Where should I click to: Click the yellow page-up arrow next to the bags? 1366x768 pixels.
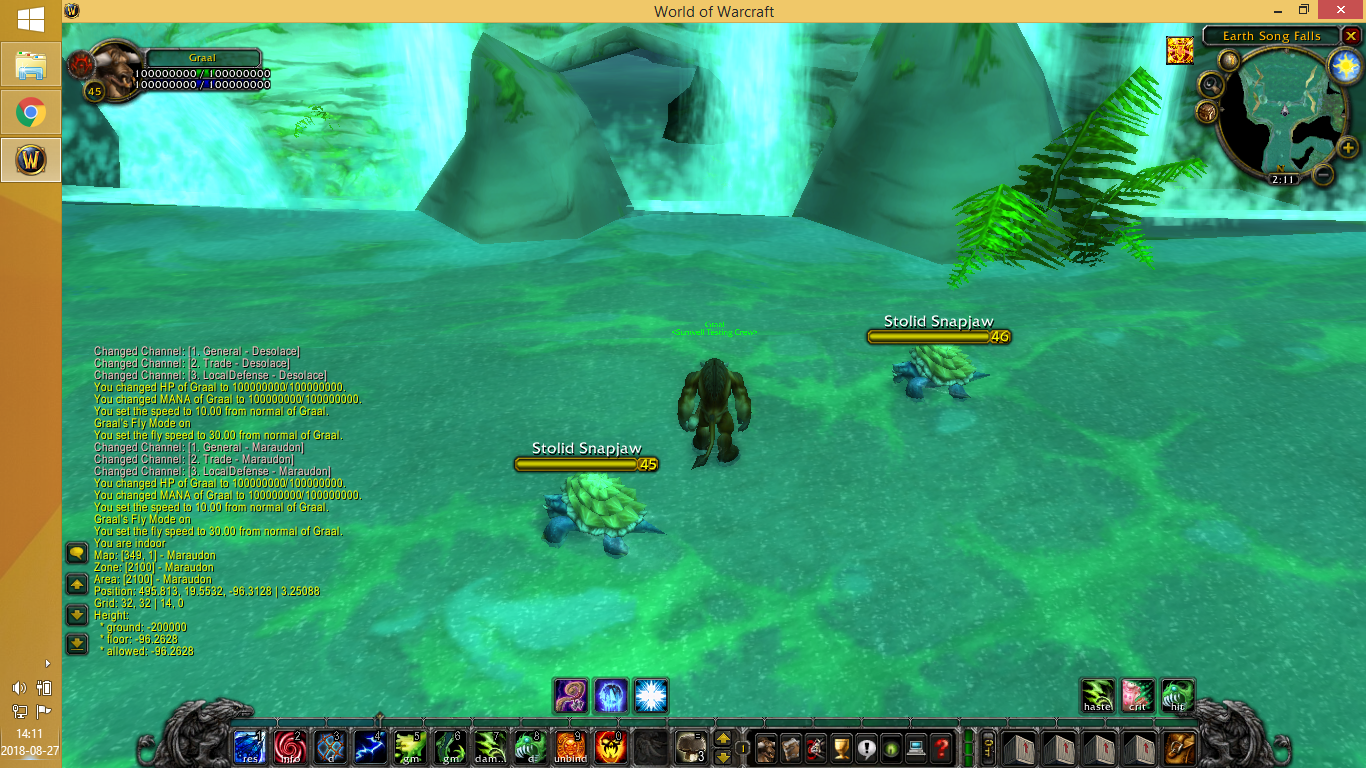tap(723, 740)
